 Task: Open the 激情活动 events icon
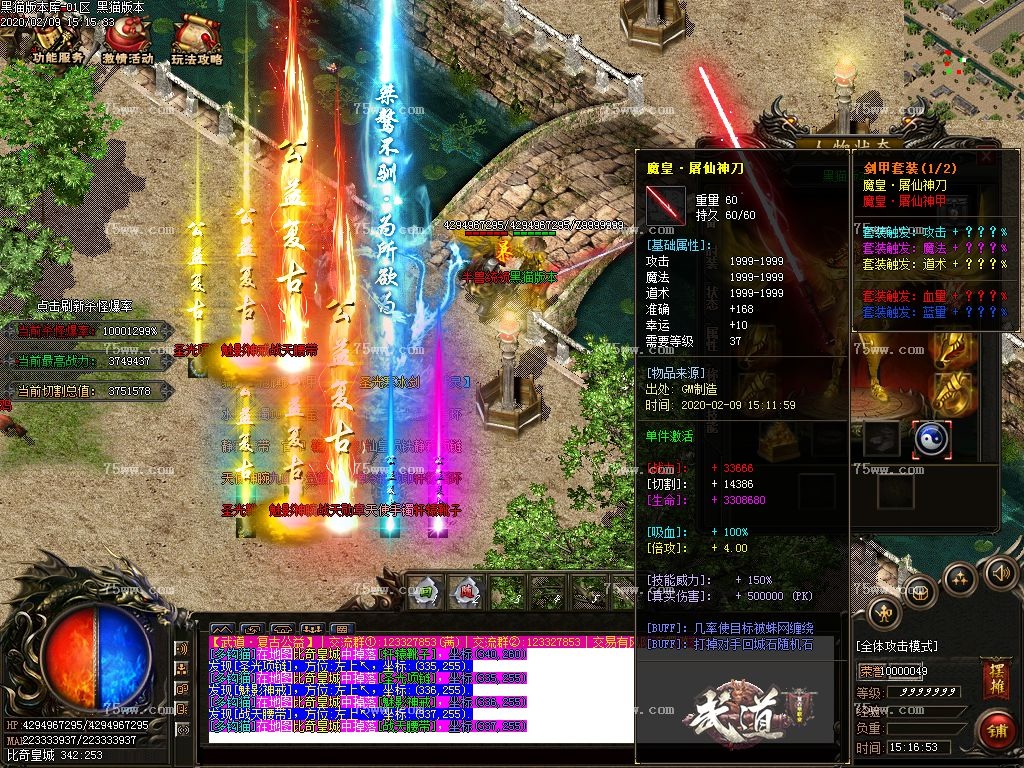pos(127,42)
